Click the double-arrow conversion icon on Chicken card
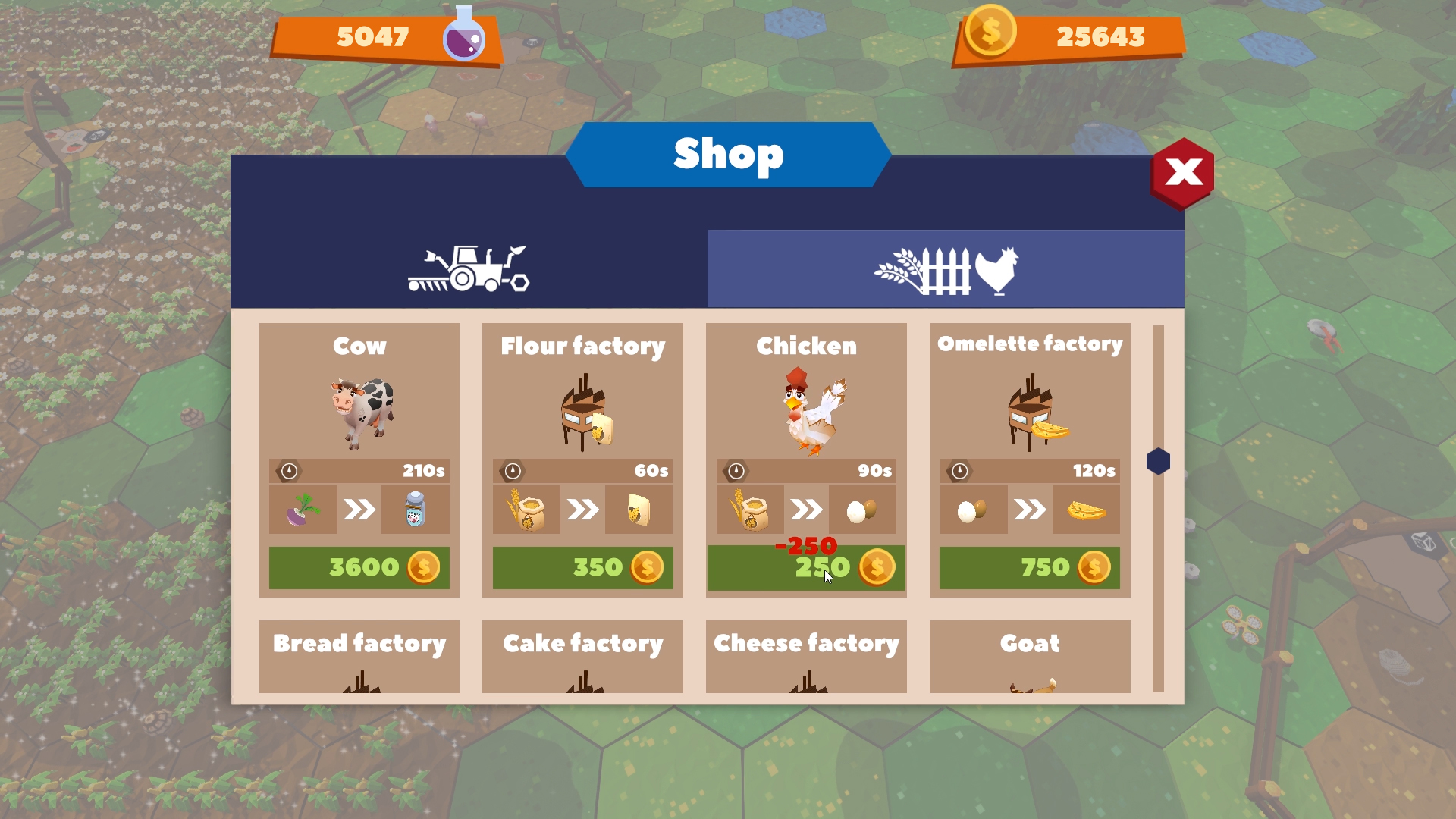 coord(806,509)
